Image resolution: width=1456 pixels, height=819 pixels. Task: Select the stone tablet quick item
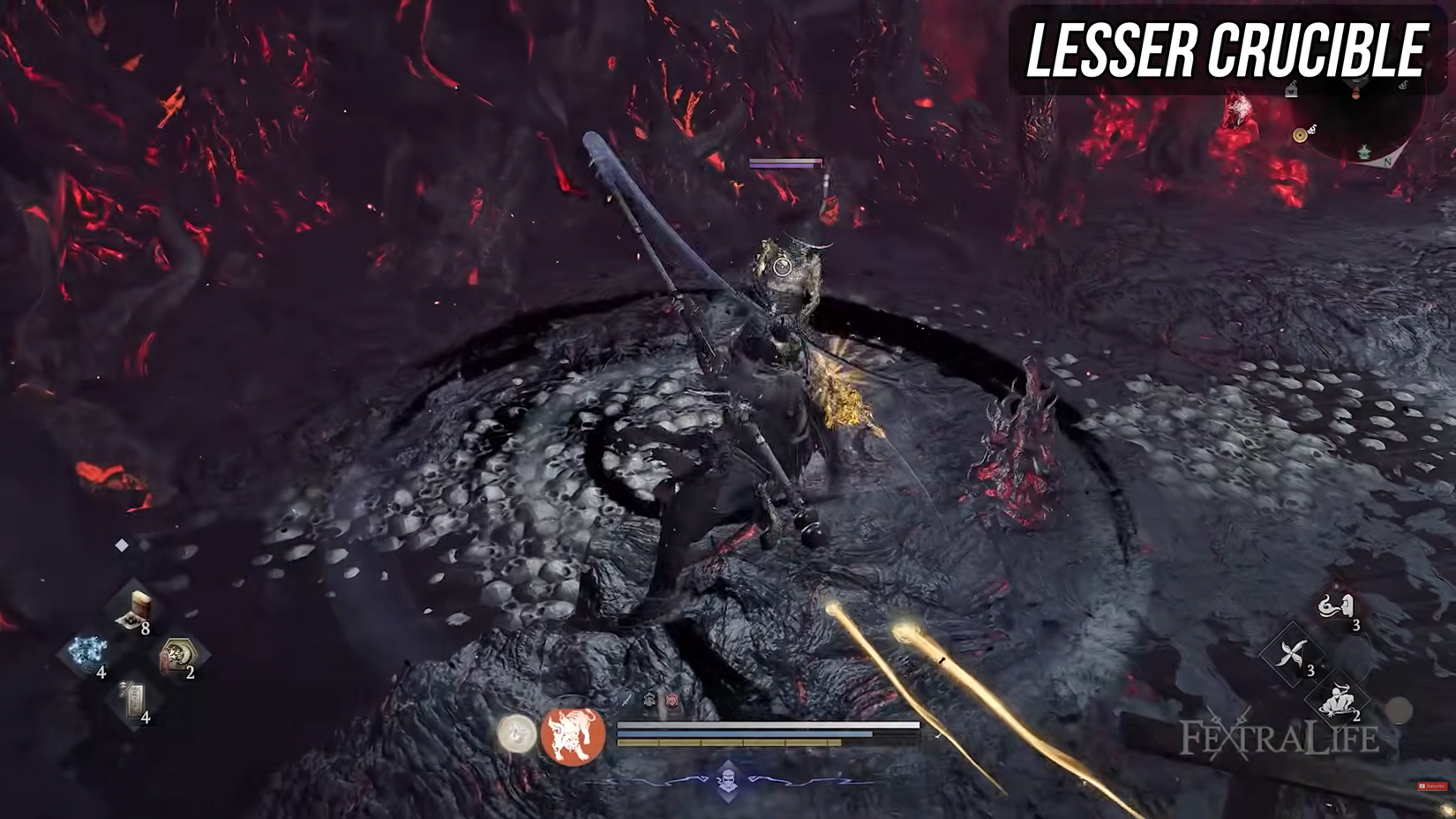[133, 698]
